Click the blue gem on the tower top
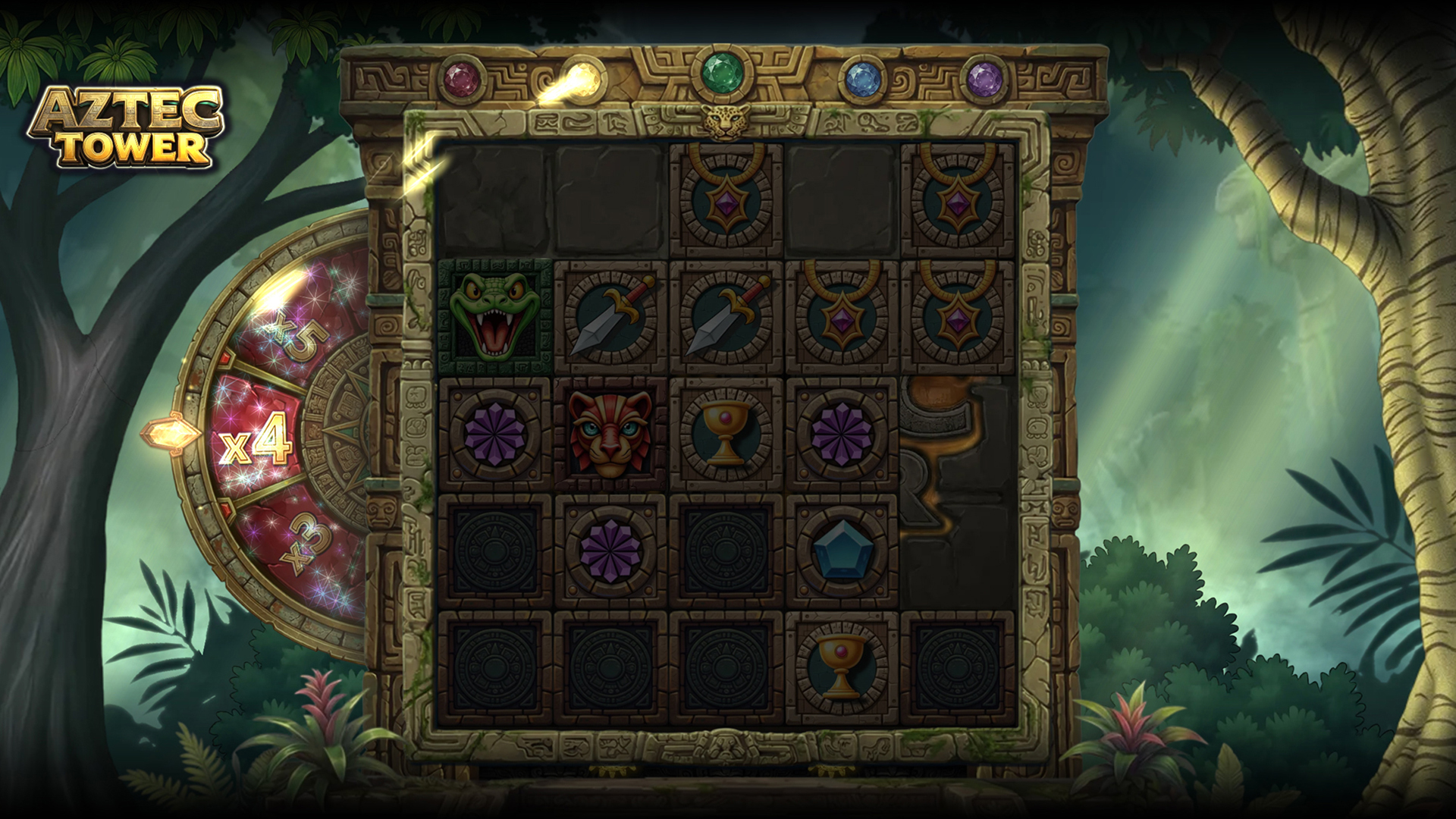The height and width of the screenshot is (819, 1456). (859, 77)
